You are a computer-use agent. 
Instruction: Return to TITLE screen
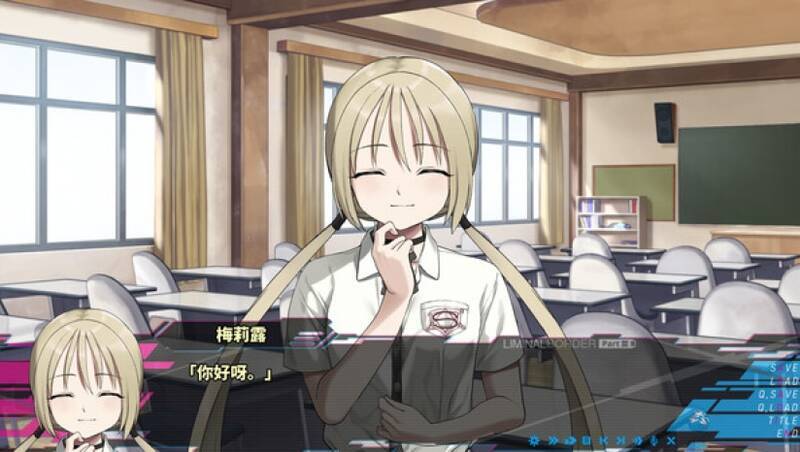(x=783, y=422)
